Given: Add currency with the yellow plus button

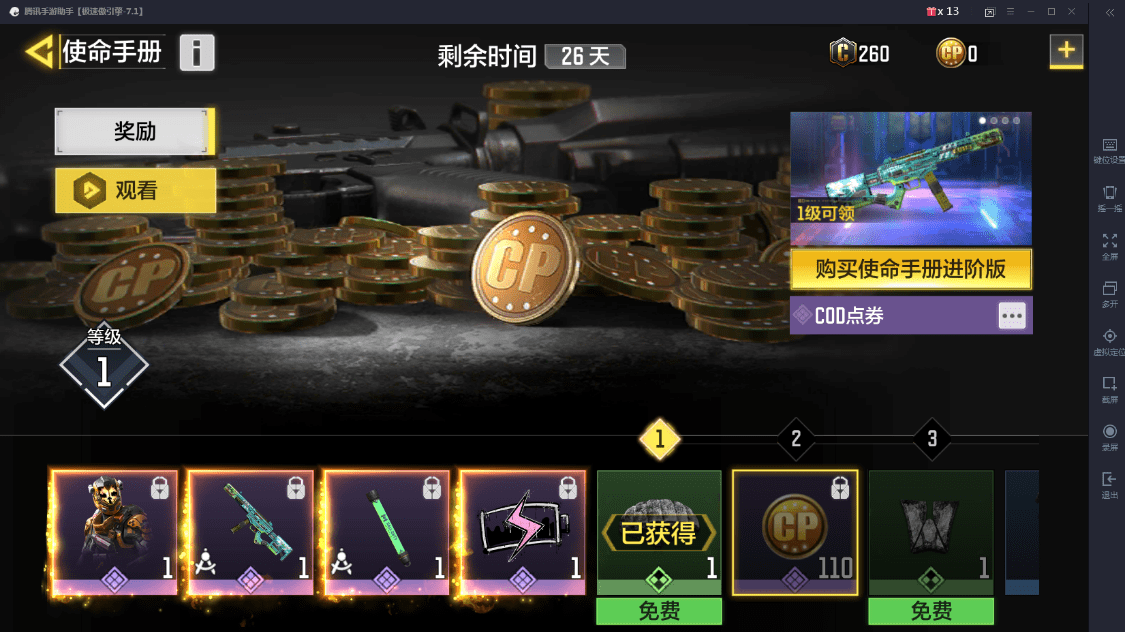Looking at the screenshot, I should click(1066, 51).
